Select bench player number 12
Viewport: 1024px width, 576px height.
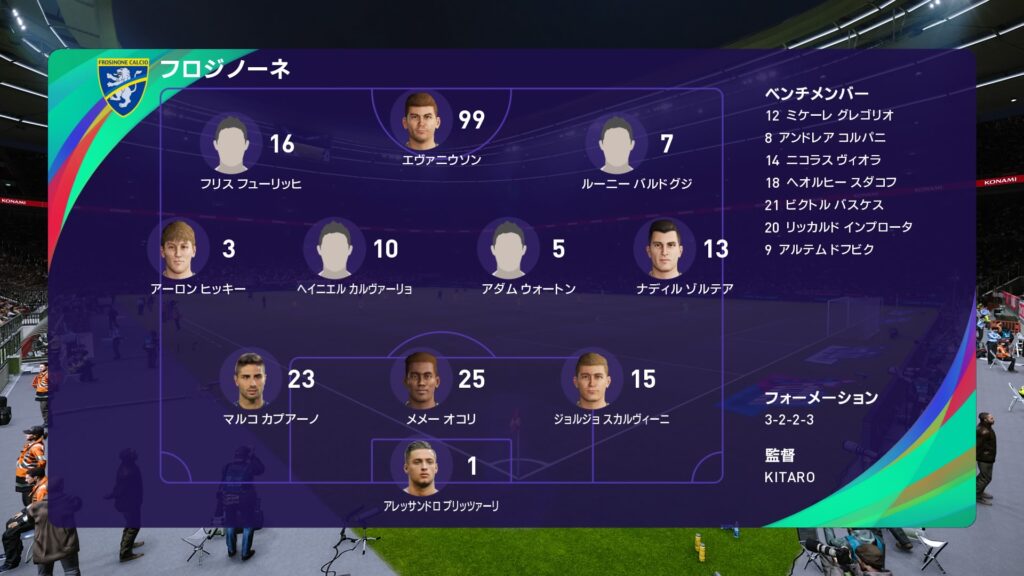pyautogui.click(x=828, y=116)
